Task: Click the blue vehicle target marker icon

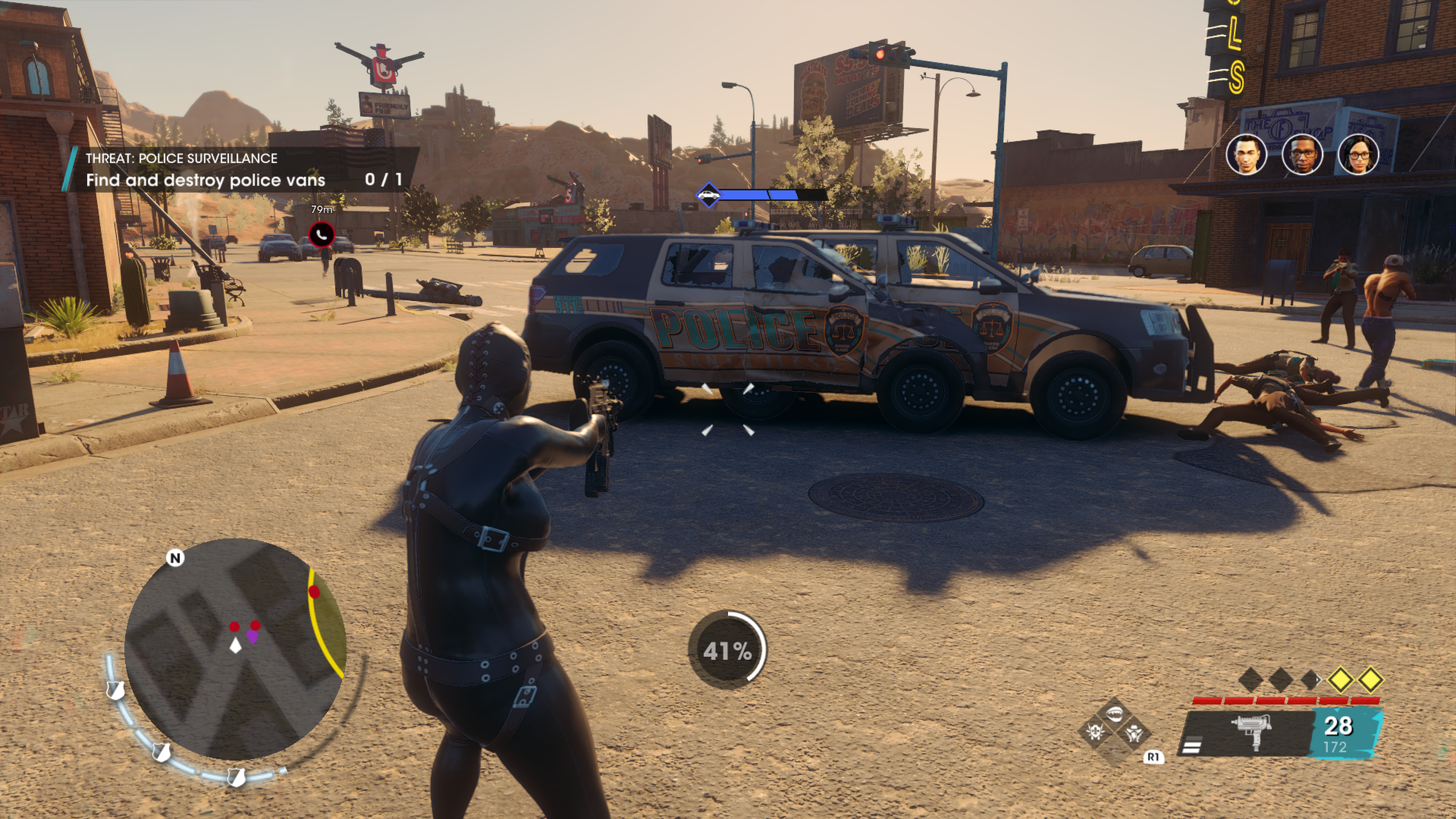Action: tap(709, 196)
